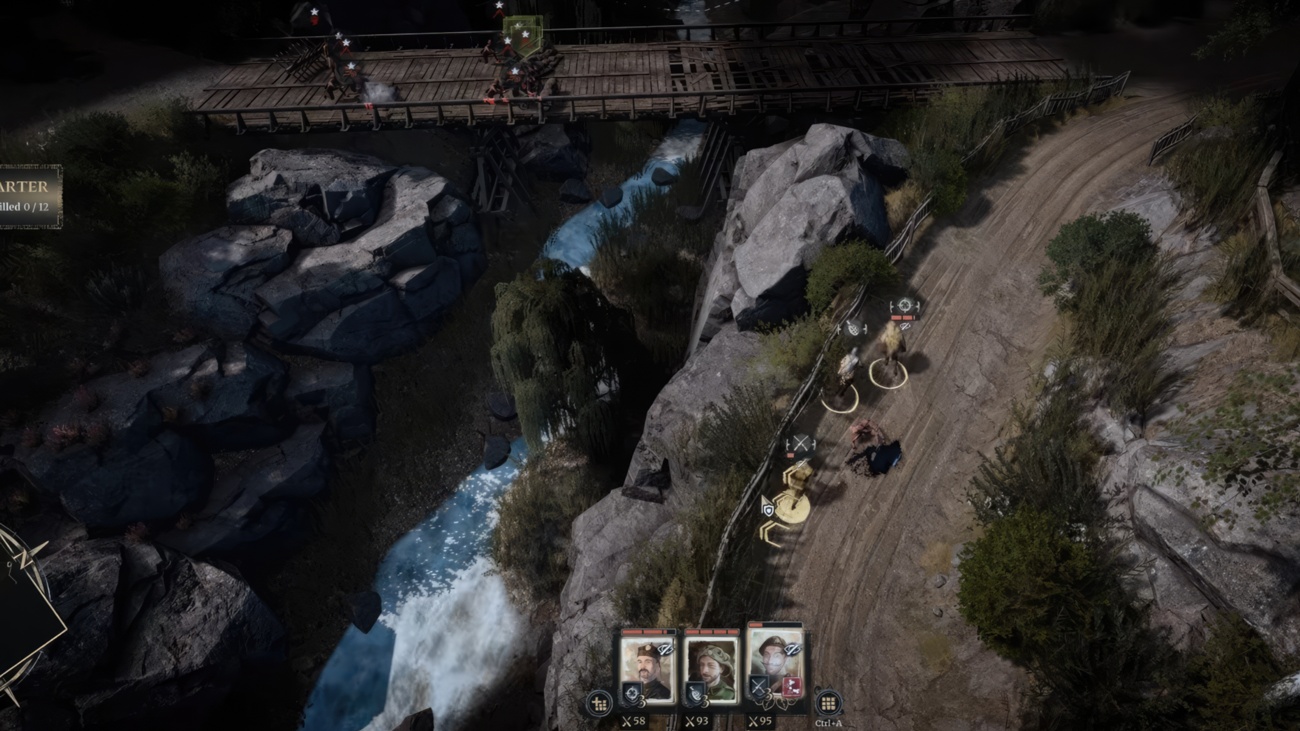The width and height of the screenshot is (1300, 731).
Task: Select the grenade skill icon above the crouching soldier
Action: (x=853, y=329)
